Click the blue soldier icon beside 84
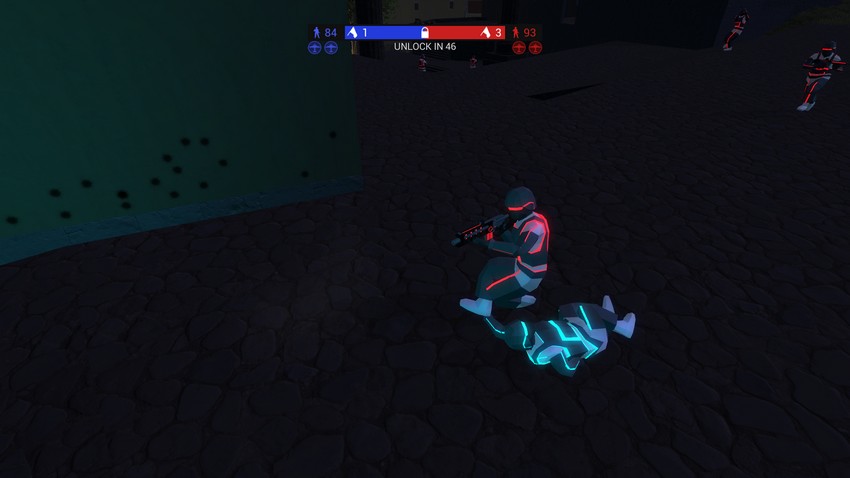This screenshot has height=478, width=850. [x=317, y=33]
